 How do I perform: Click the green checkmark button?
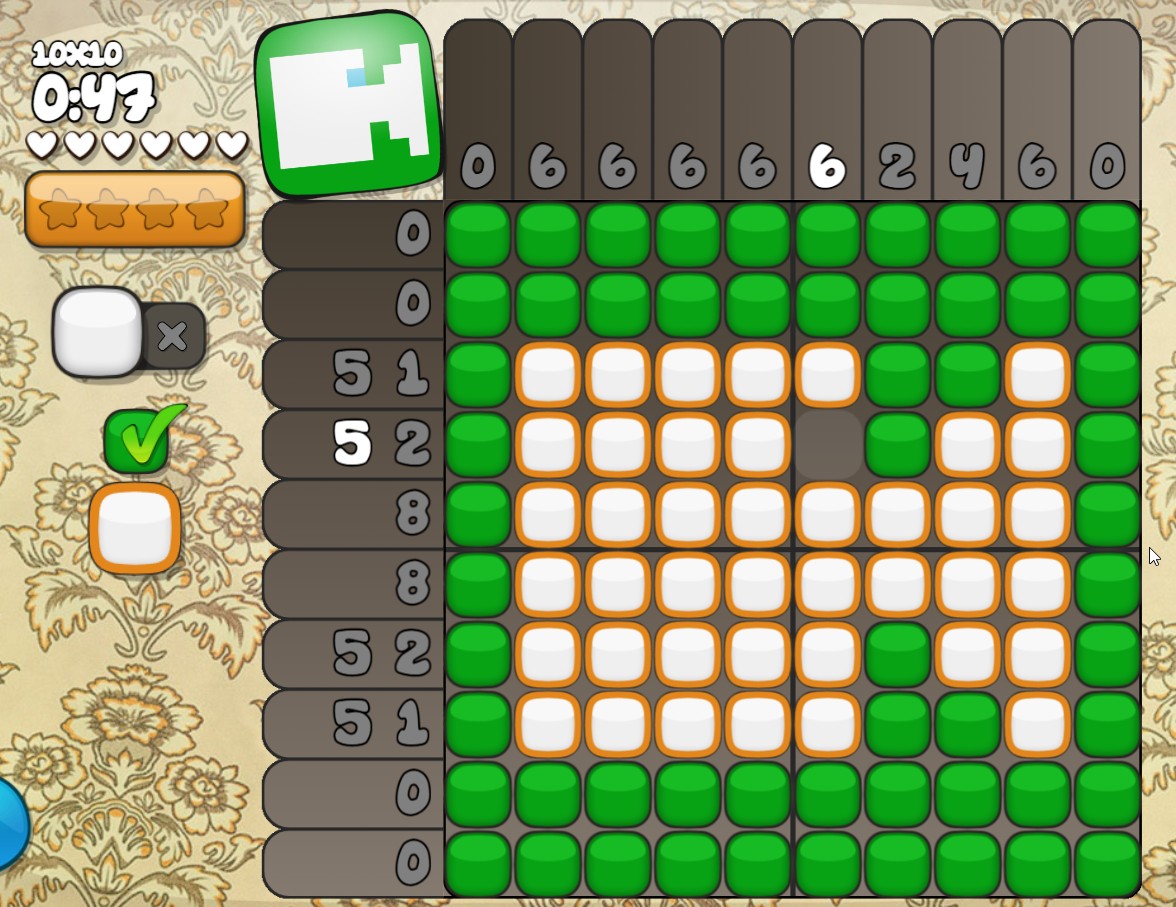pos(140,440)
